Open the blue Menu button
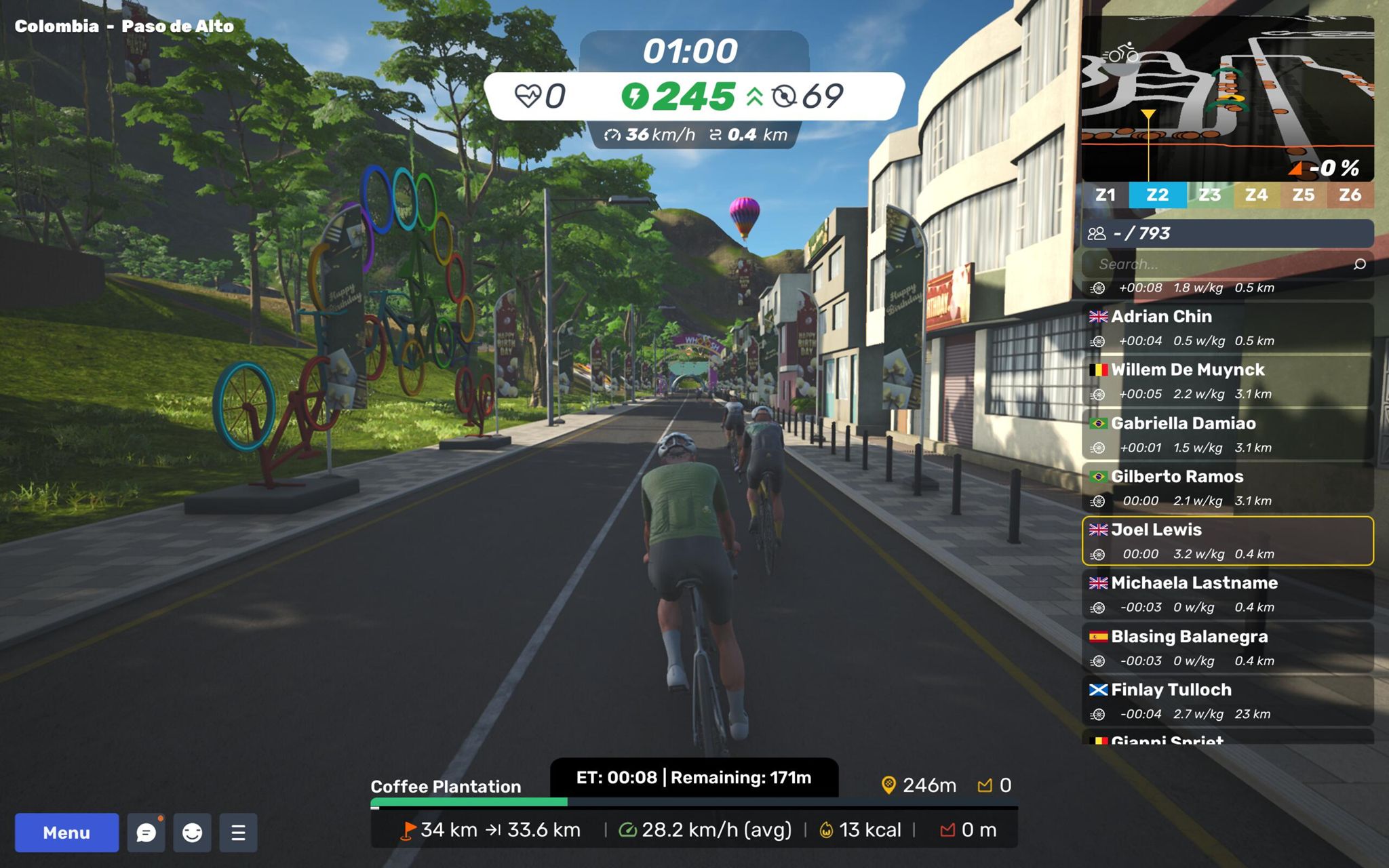Screen dimensions: 1389x868 click(66, 832)
